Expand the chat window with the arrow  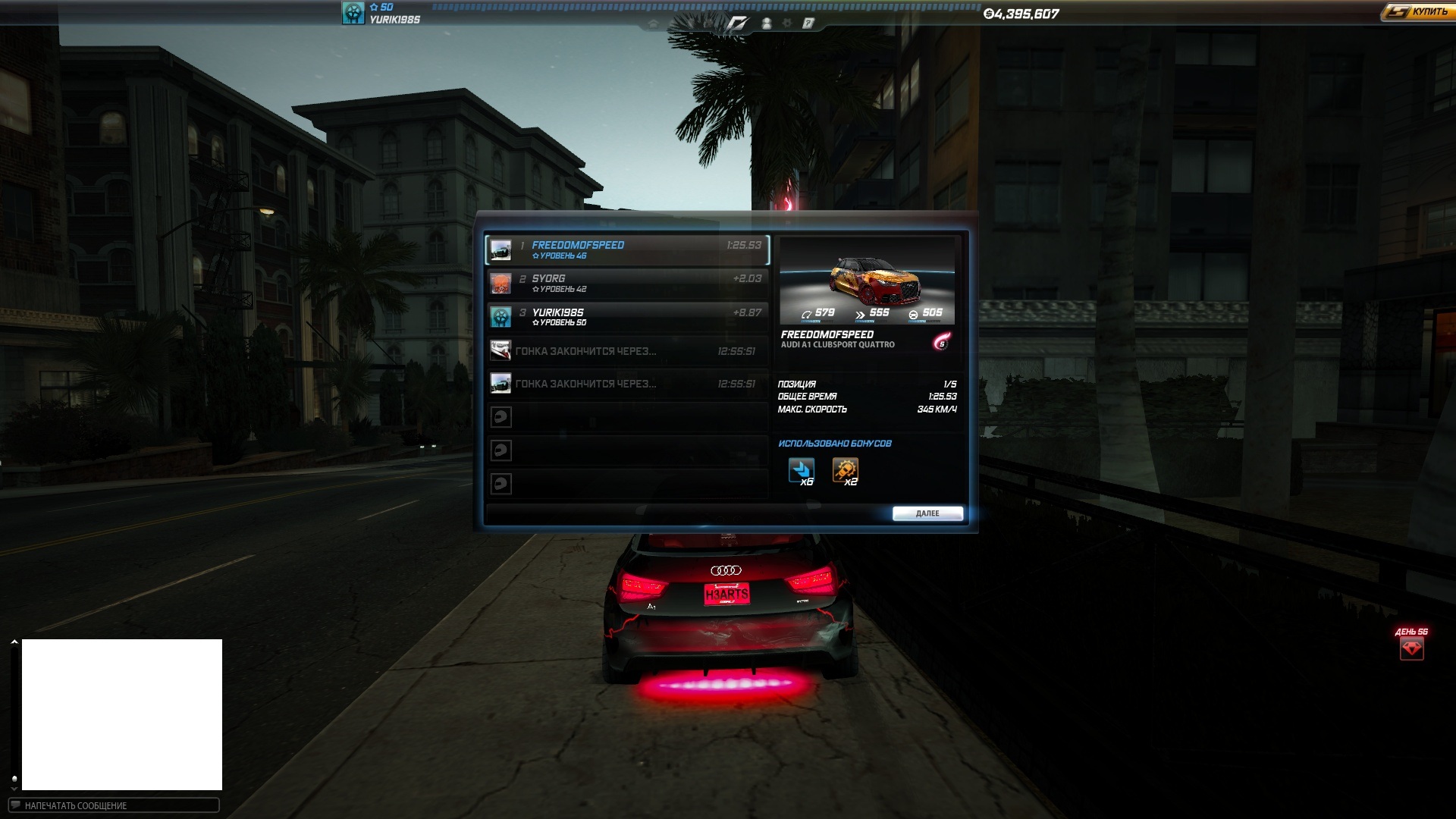pos(14,642)
